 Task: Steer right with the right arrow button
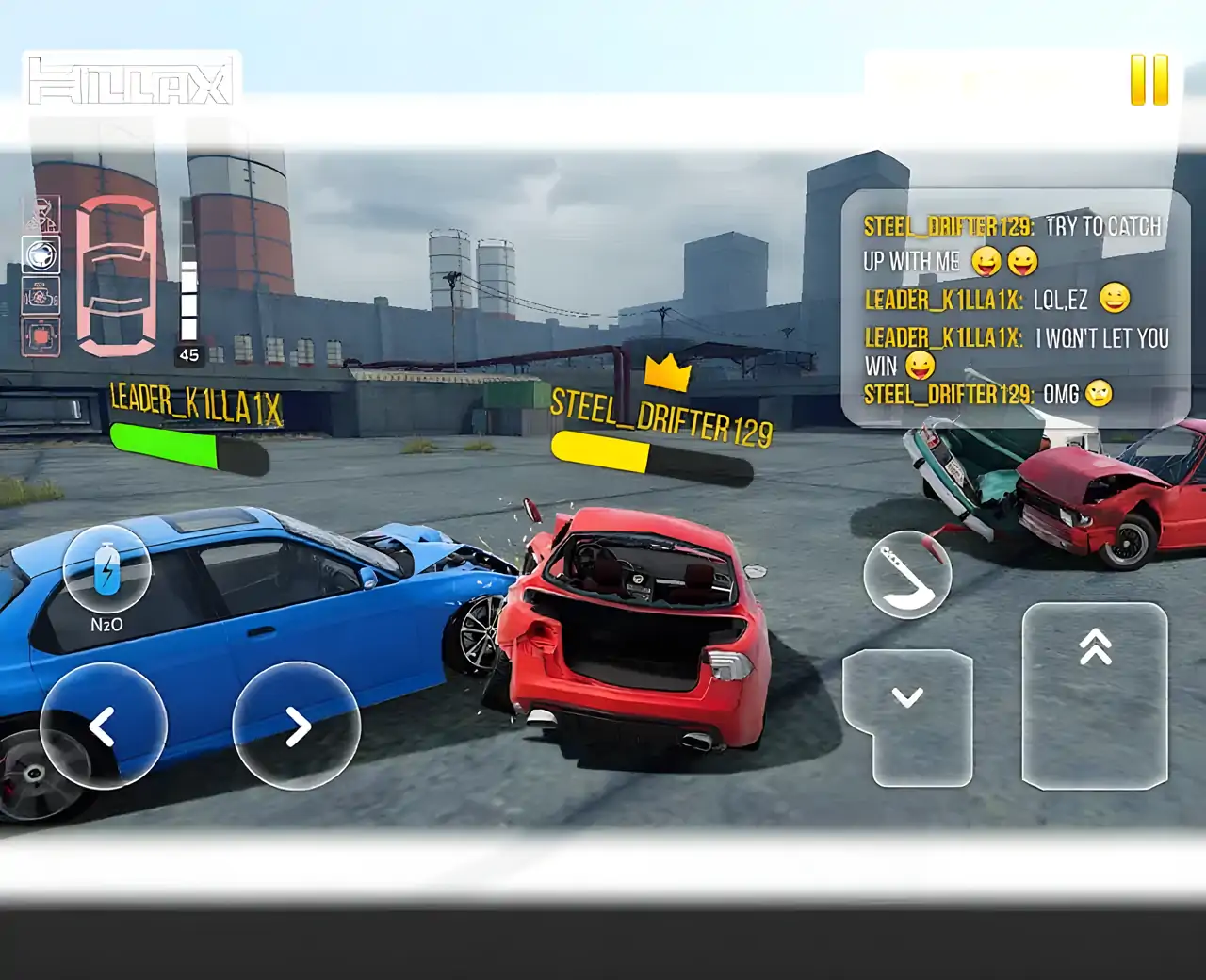[x=297, y=726]
